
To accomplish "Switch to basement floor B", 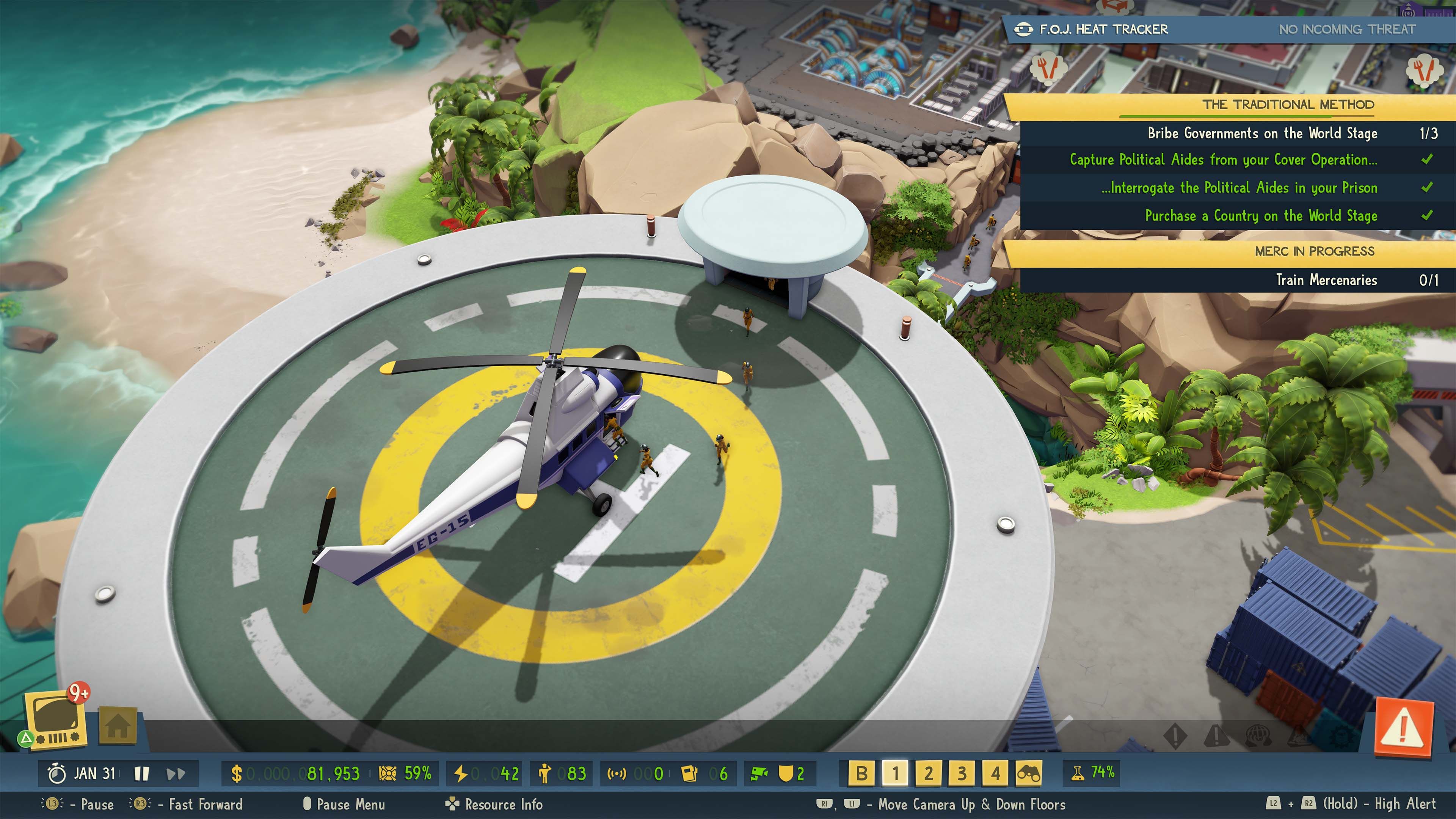I will click(861, 773).
